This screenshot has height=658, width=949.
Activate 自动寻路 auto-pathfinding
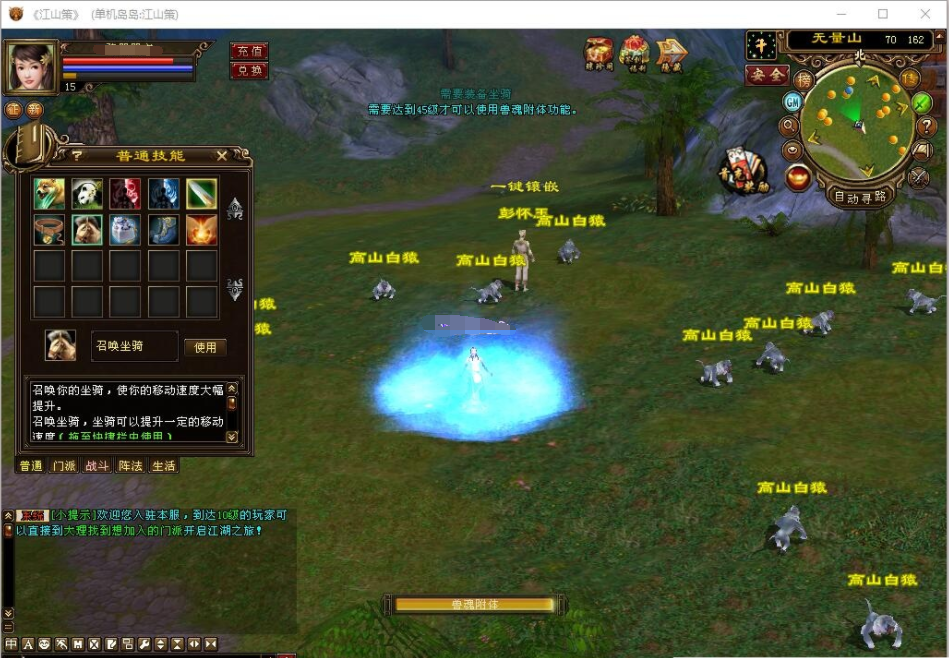(861, 197)
